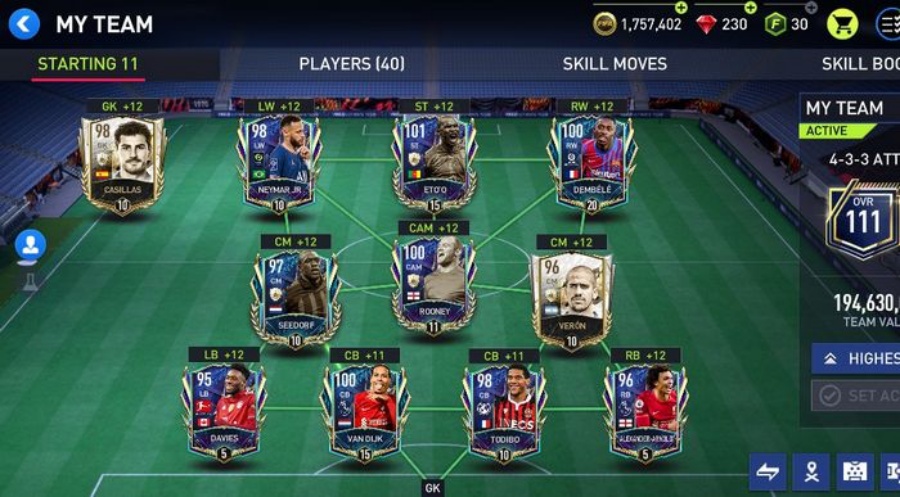Choose the Davies LB card

[223, 411]
